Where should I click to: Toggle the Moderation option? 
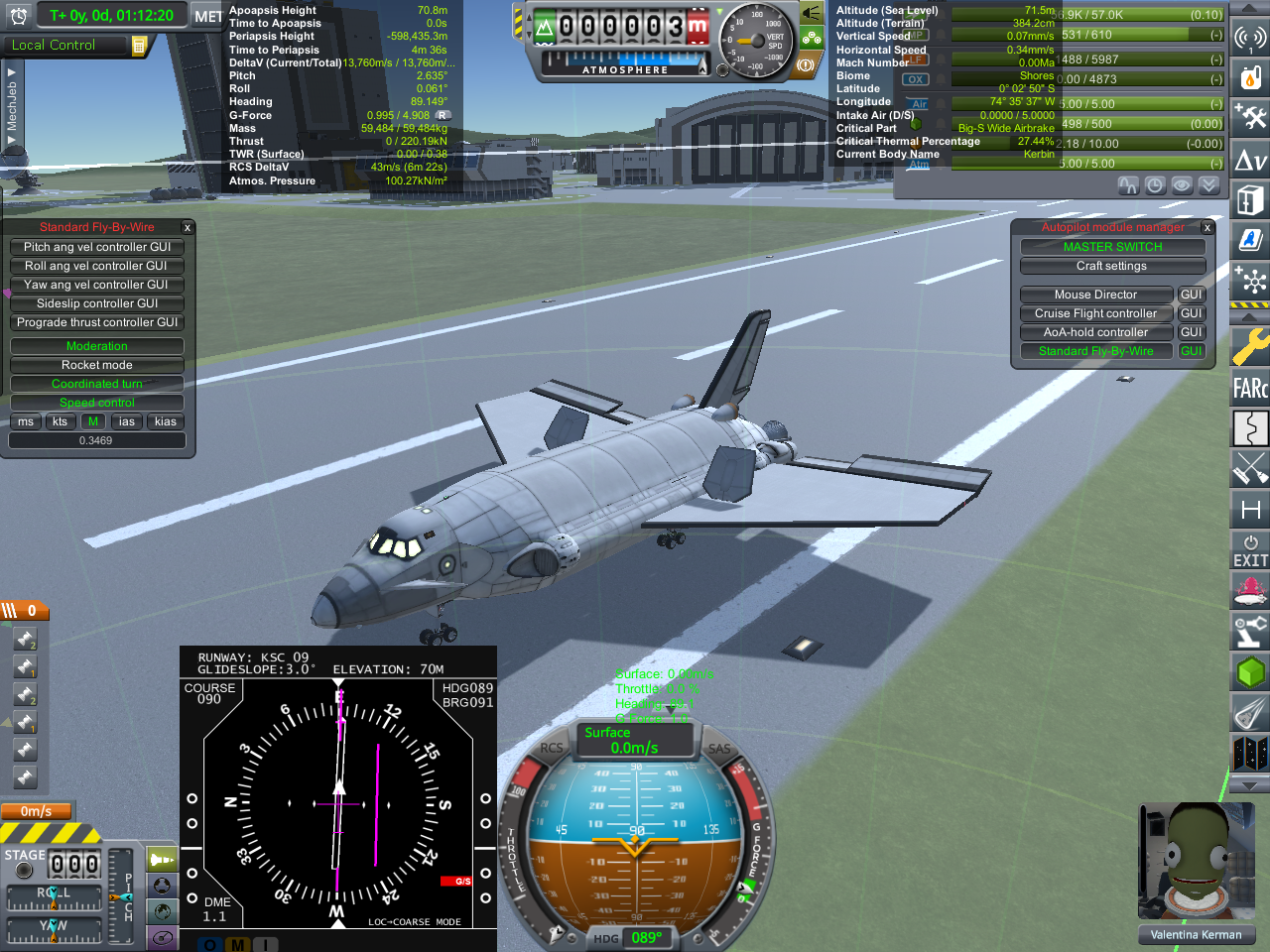click(x=97, y=346)
